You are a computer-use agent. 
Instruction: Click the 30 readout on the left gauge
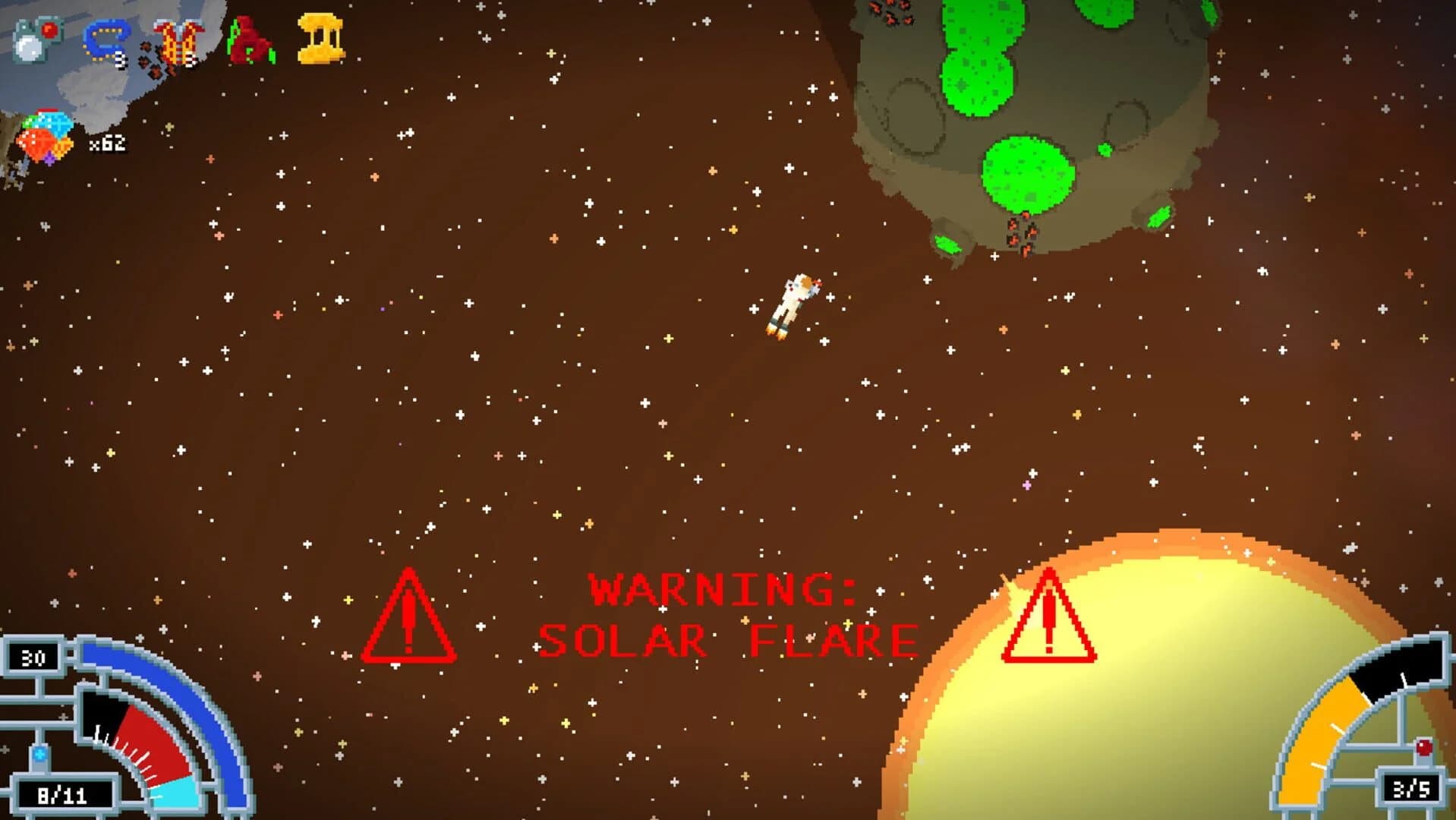pos(34,657)
